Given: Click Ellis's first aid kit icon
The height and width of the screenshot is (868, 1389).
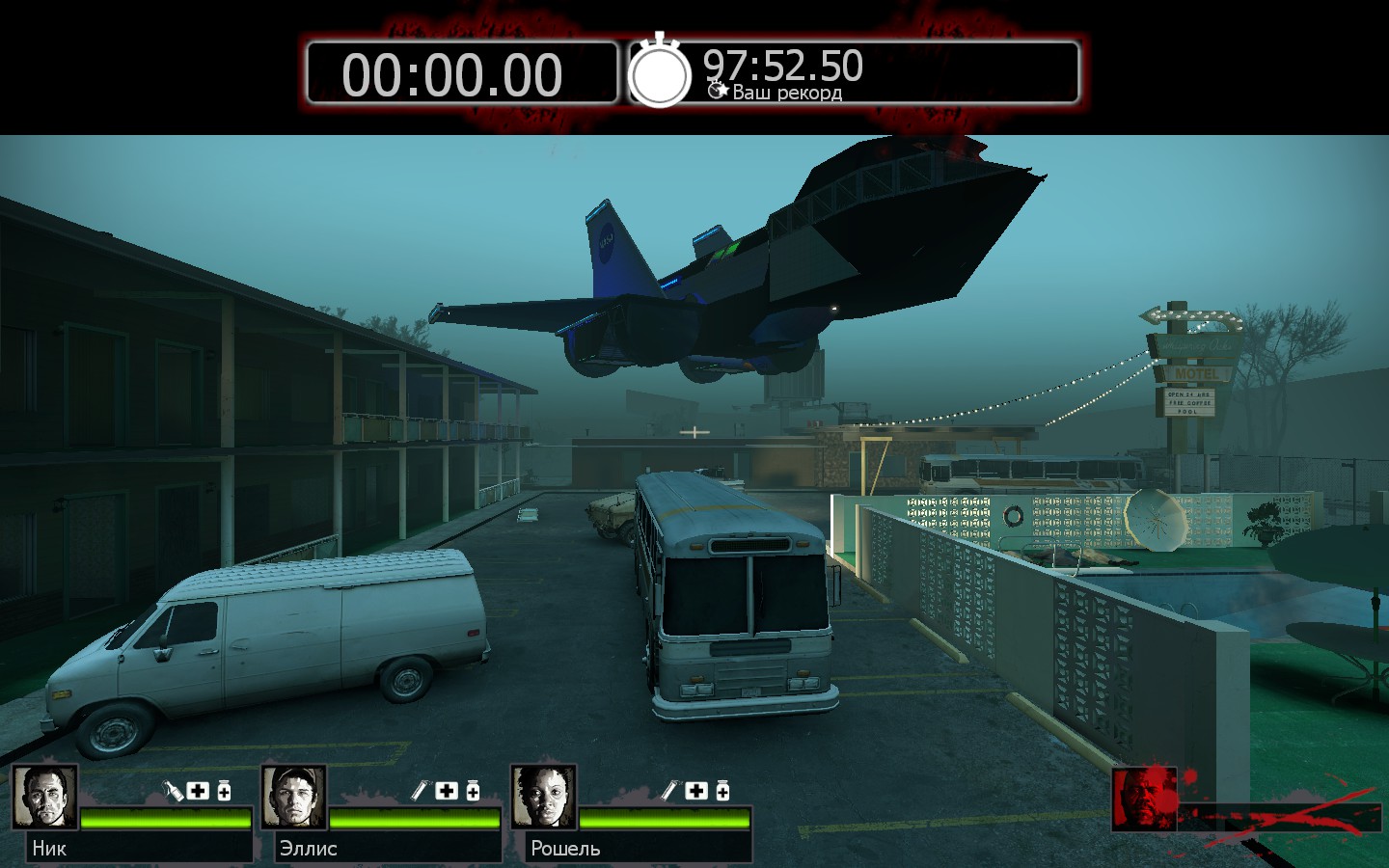Looking at the screenshot, I should tap(447, 791).
